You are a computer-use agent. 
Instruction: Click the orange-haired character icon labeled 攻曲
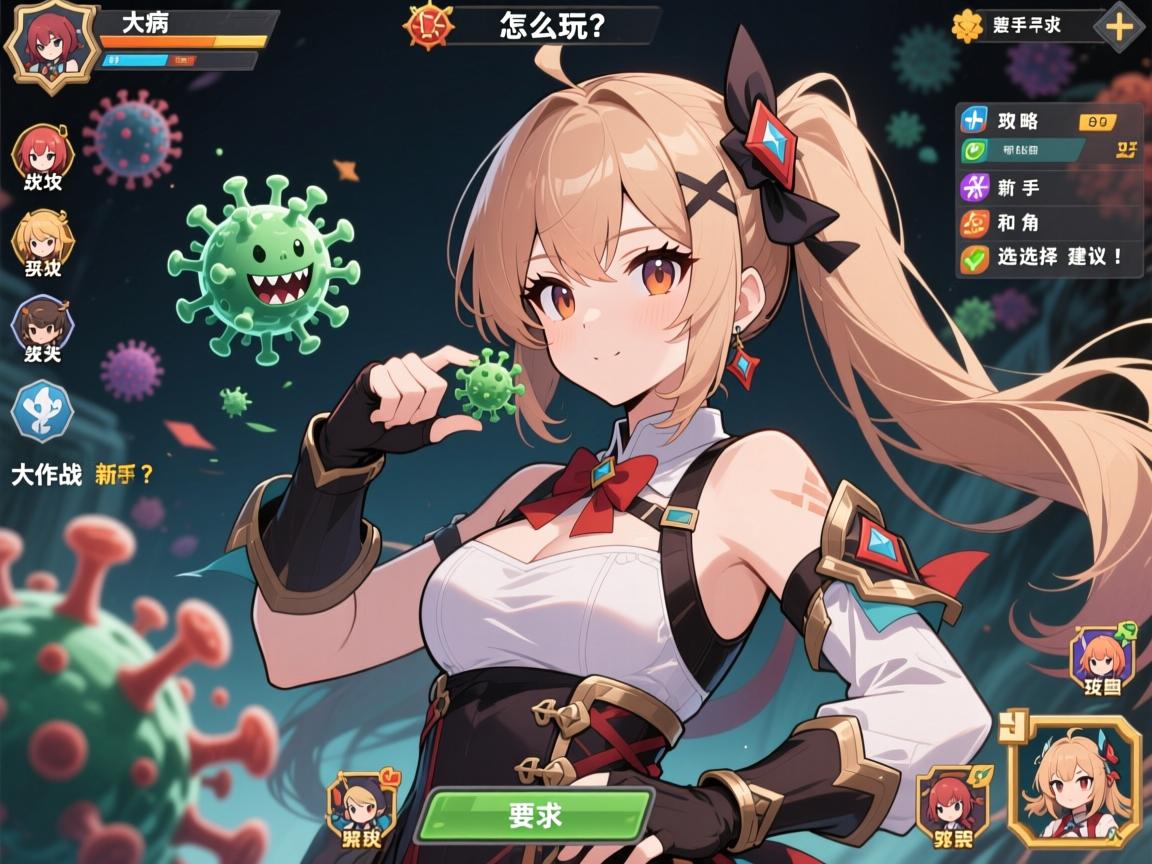click(x=1102, y=658)
